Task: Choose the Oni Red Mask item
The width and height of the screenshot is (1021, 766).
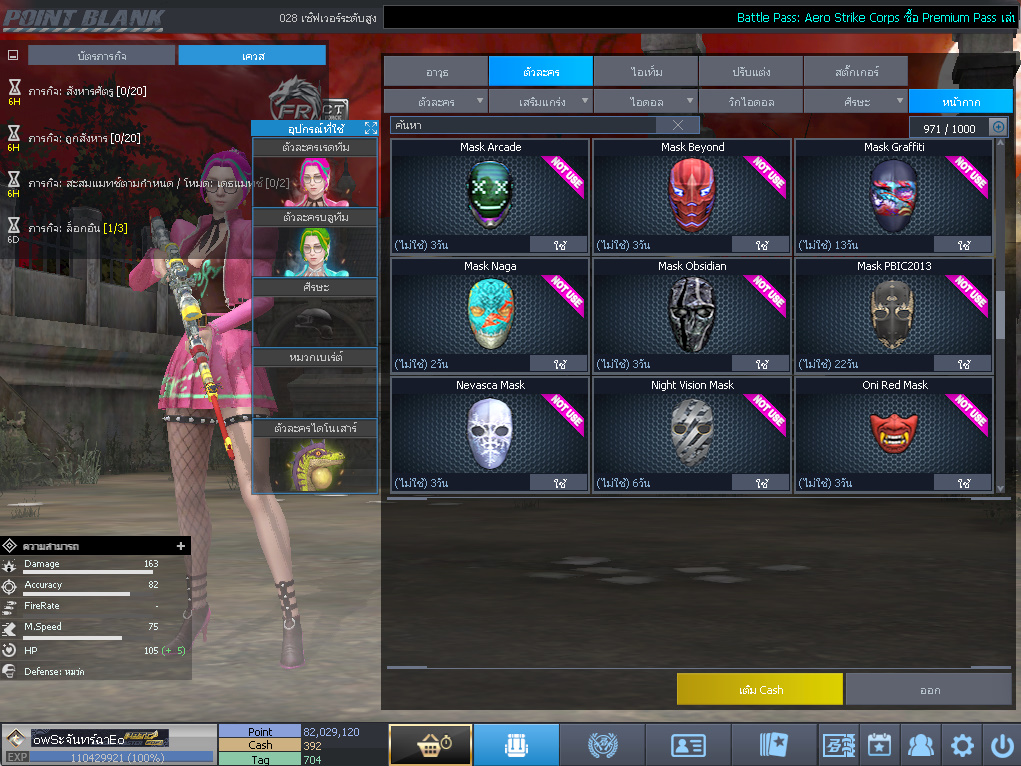Action: (x=893, y=430)
